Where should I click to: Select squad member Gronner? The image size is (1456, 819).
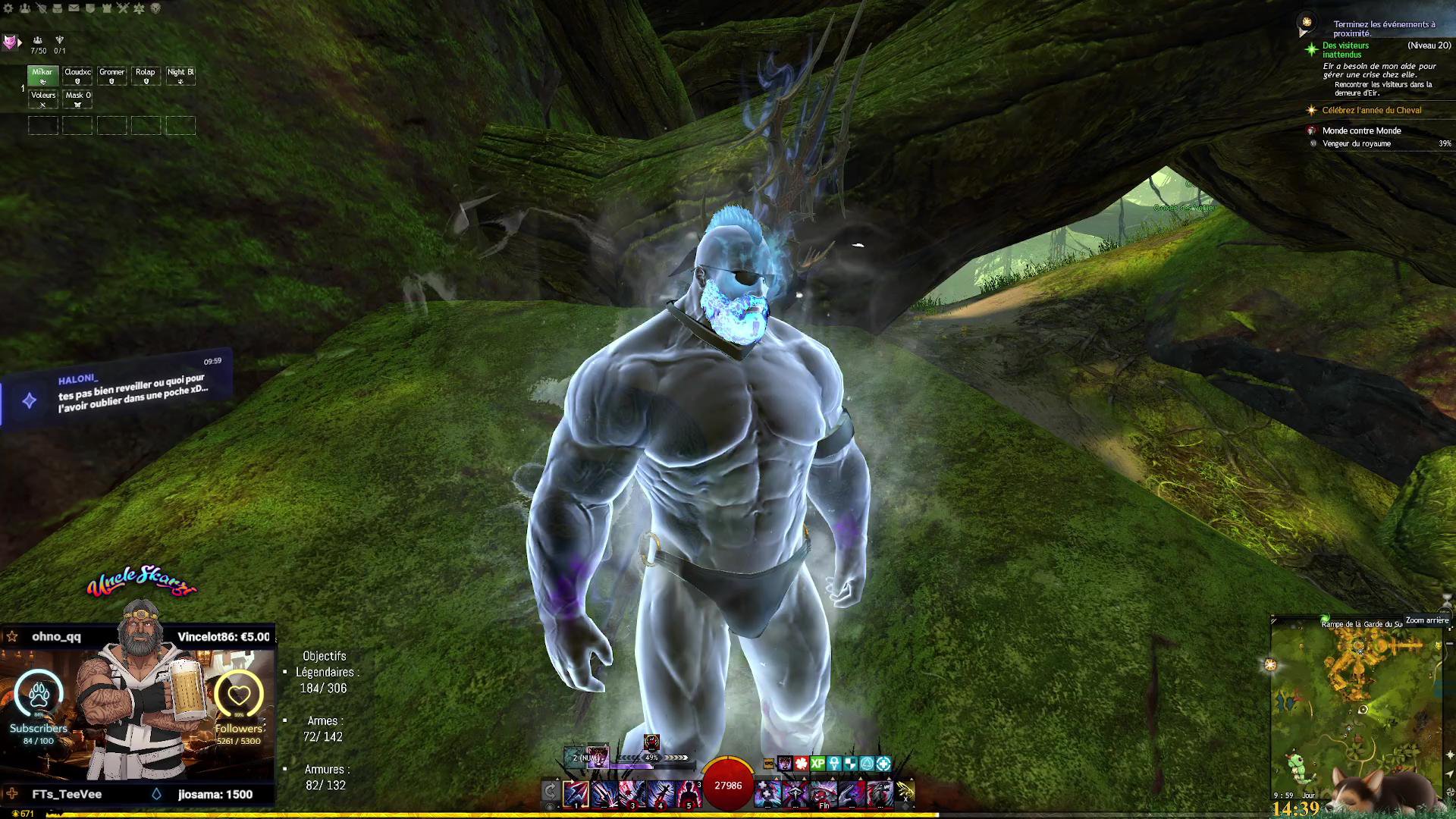pyautogui.click(x=111, y=76)
